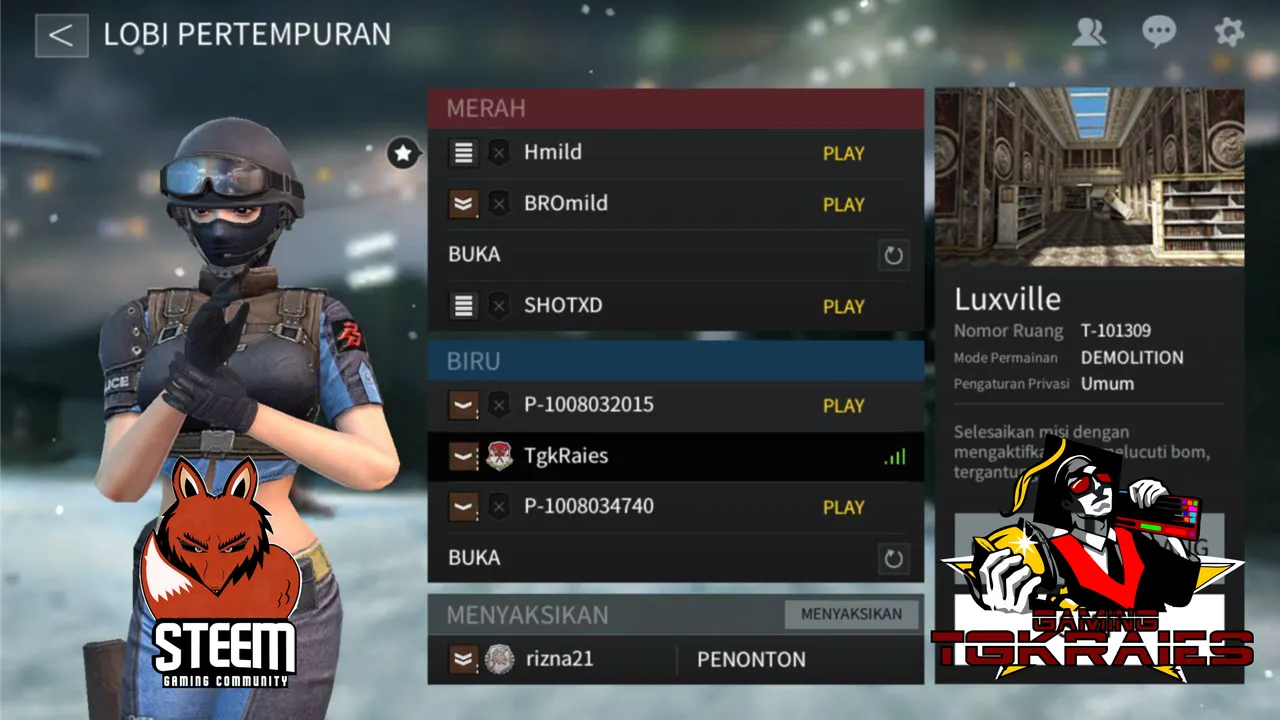Image resolution: width=1280 pixels, height=720 pixels.
Task: Open the friends list icon
Action: 1088,33
